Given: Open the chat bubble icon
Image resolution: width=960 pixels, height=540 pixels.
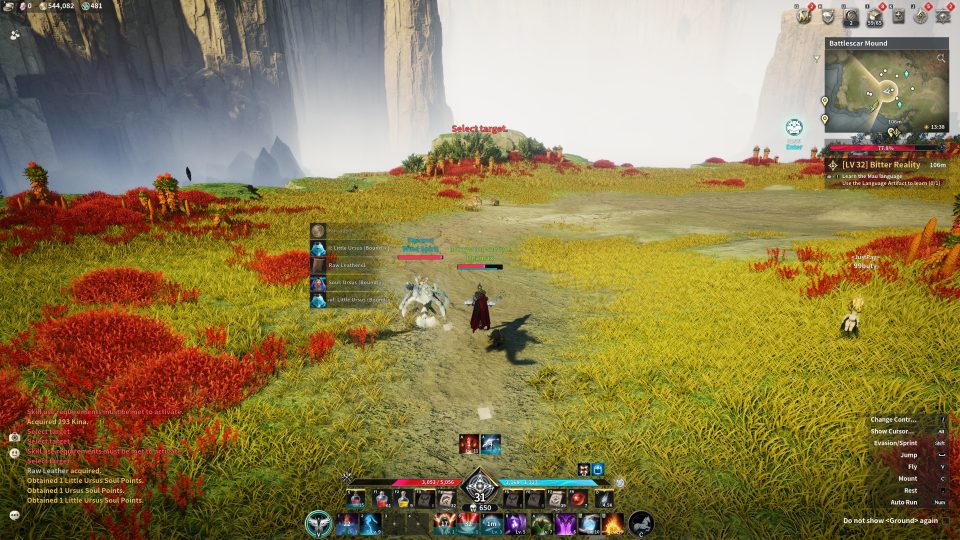Looking at the screenshot, I should tap(15, 515).
